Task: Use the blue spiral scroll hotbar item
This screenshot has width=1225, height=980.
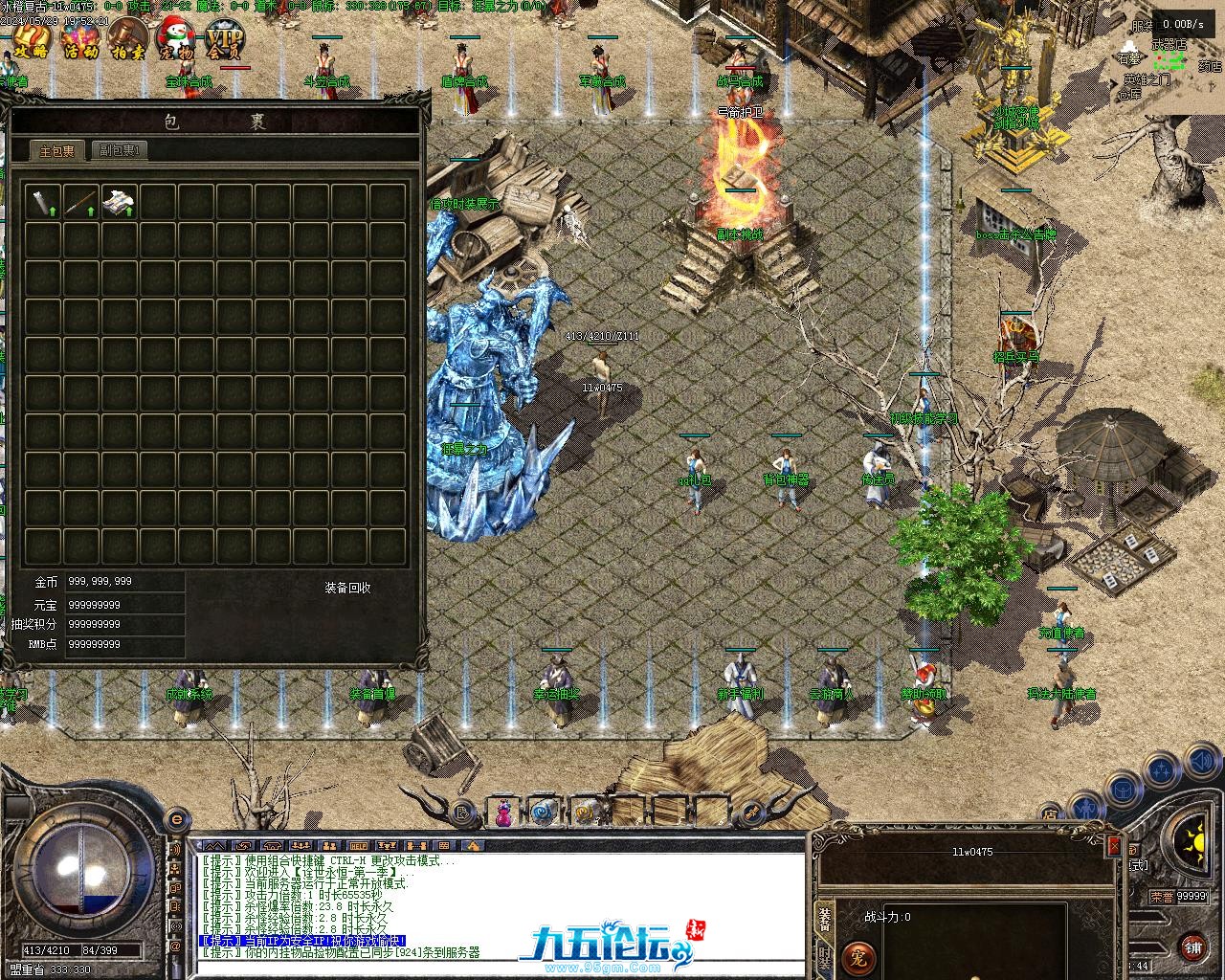Action: (543, 813)
